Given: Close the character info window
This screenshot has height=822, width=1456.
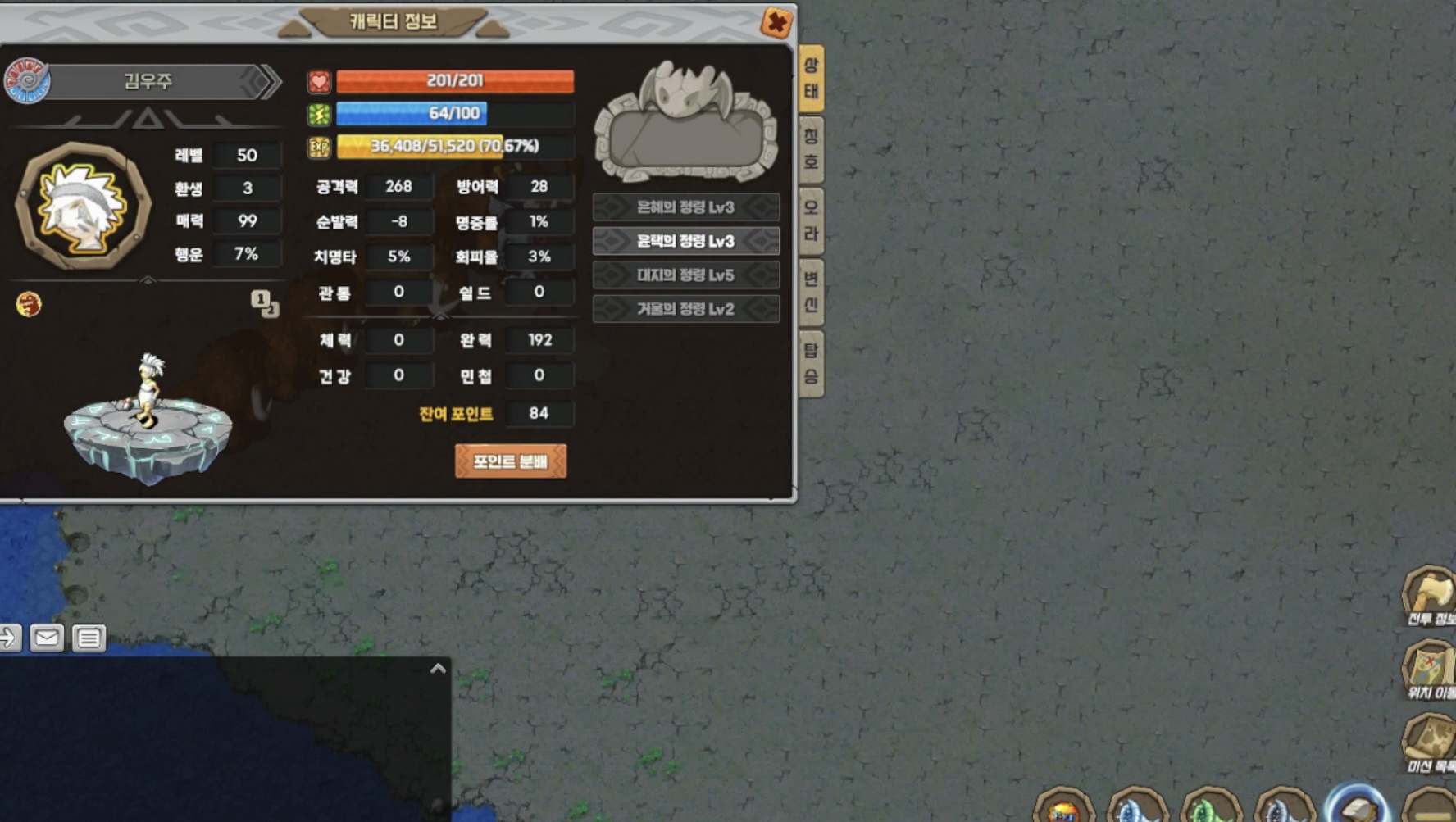Looking at the screenshot, I should point(776,22).
